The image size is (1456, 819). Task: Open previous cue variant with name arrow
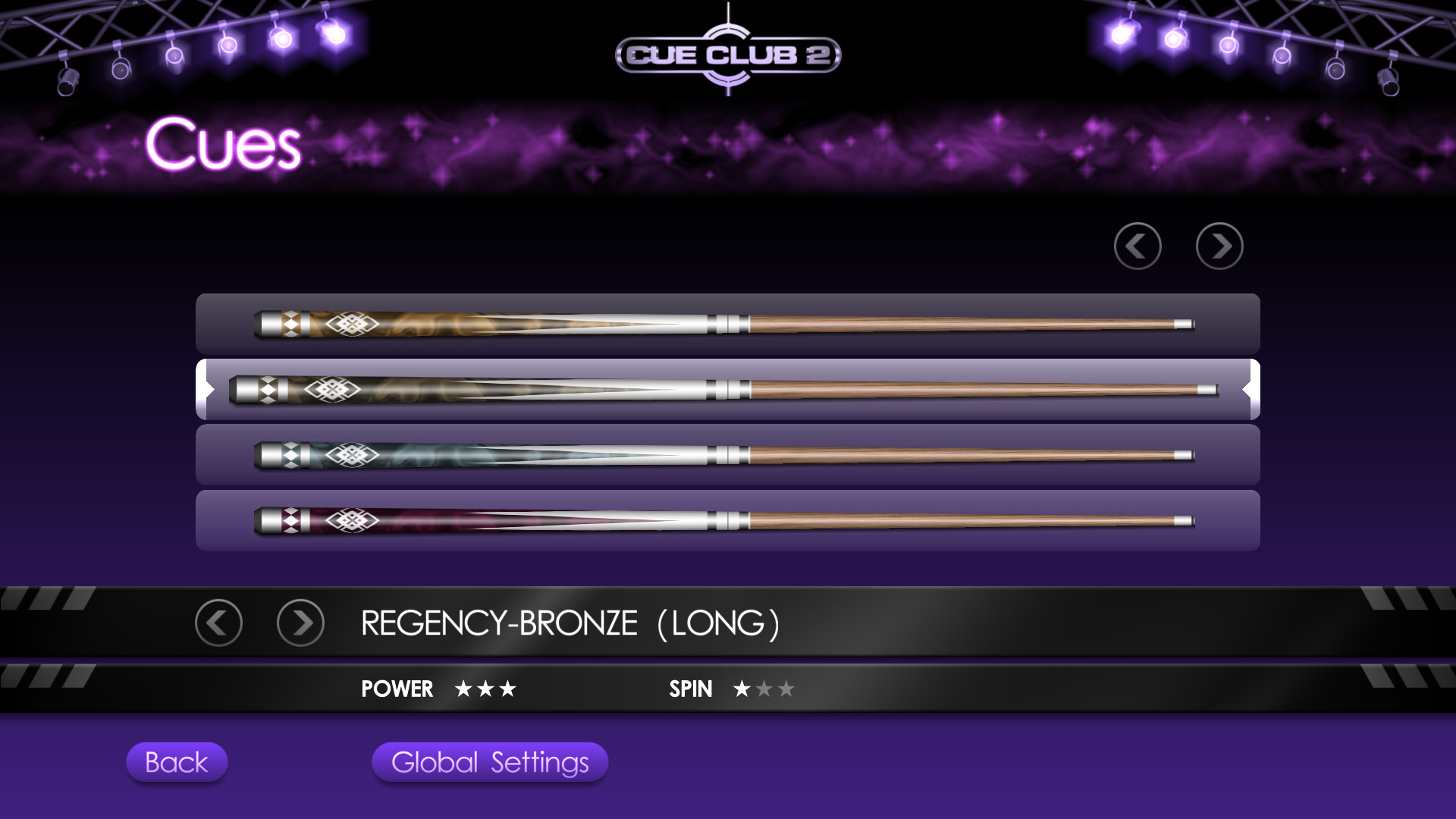click(x=218, y=622)
